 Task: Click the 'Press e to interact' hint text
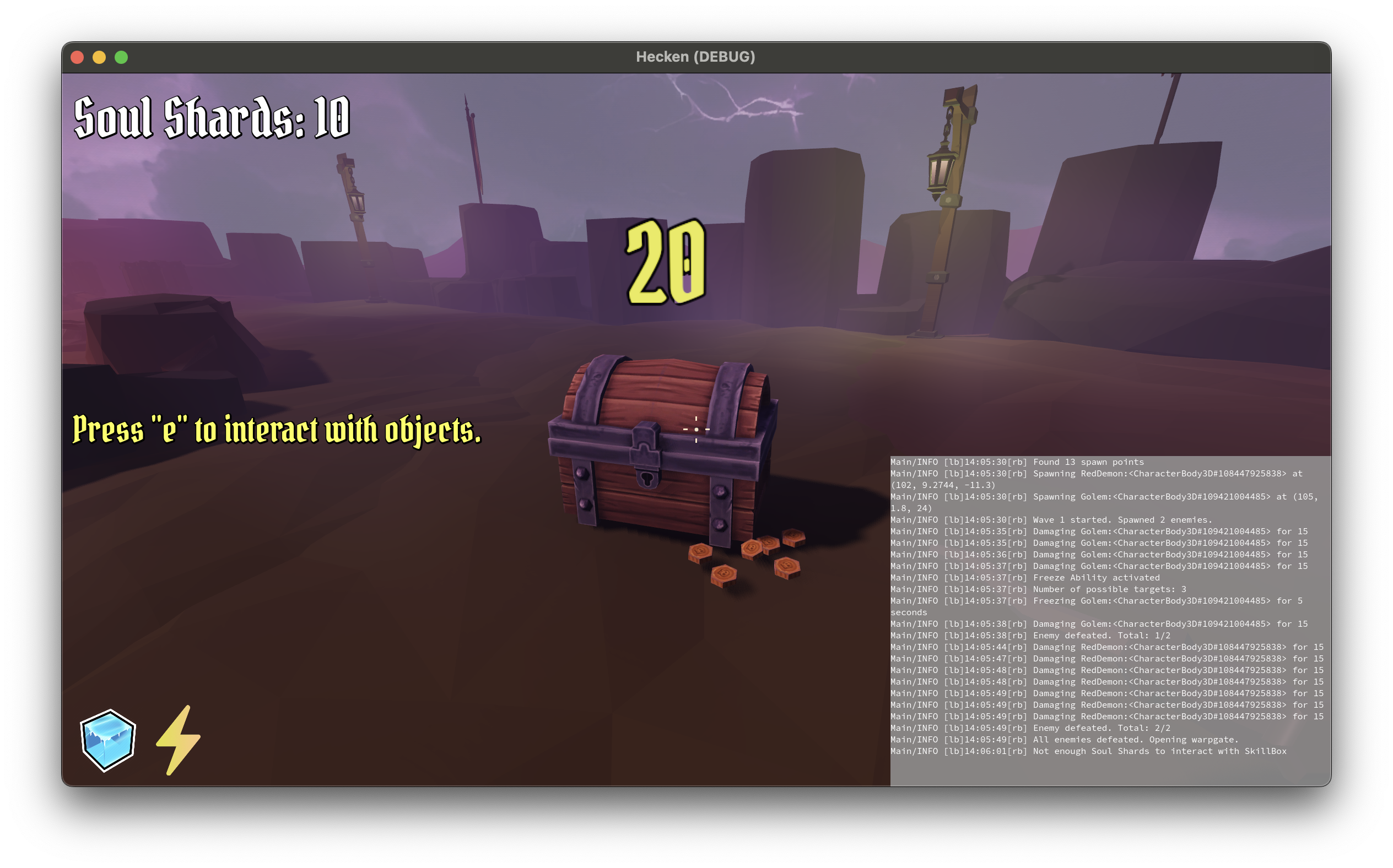[x=276, y=430]
